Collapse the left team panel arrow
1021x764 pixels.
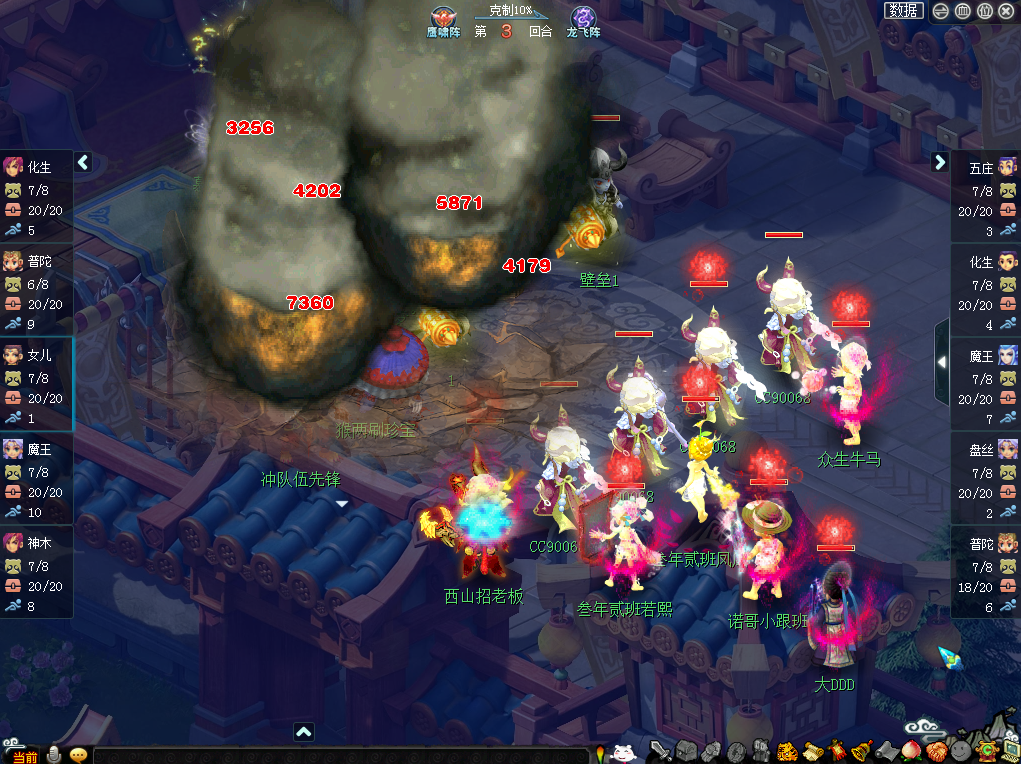click(83, 162)
